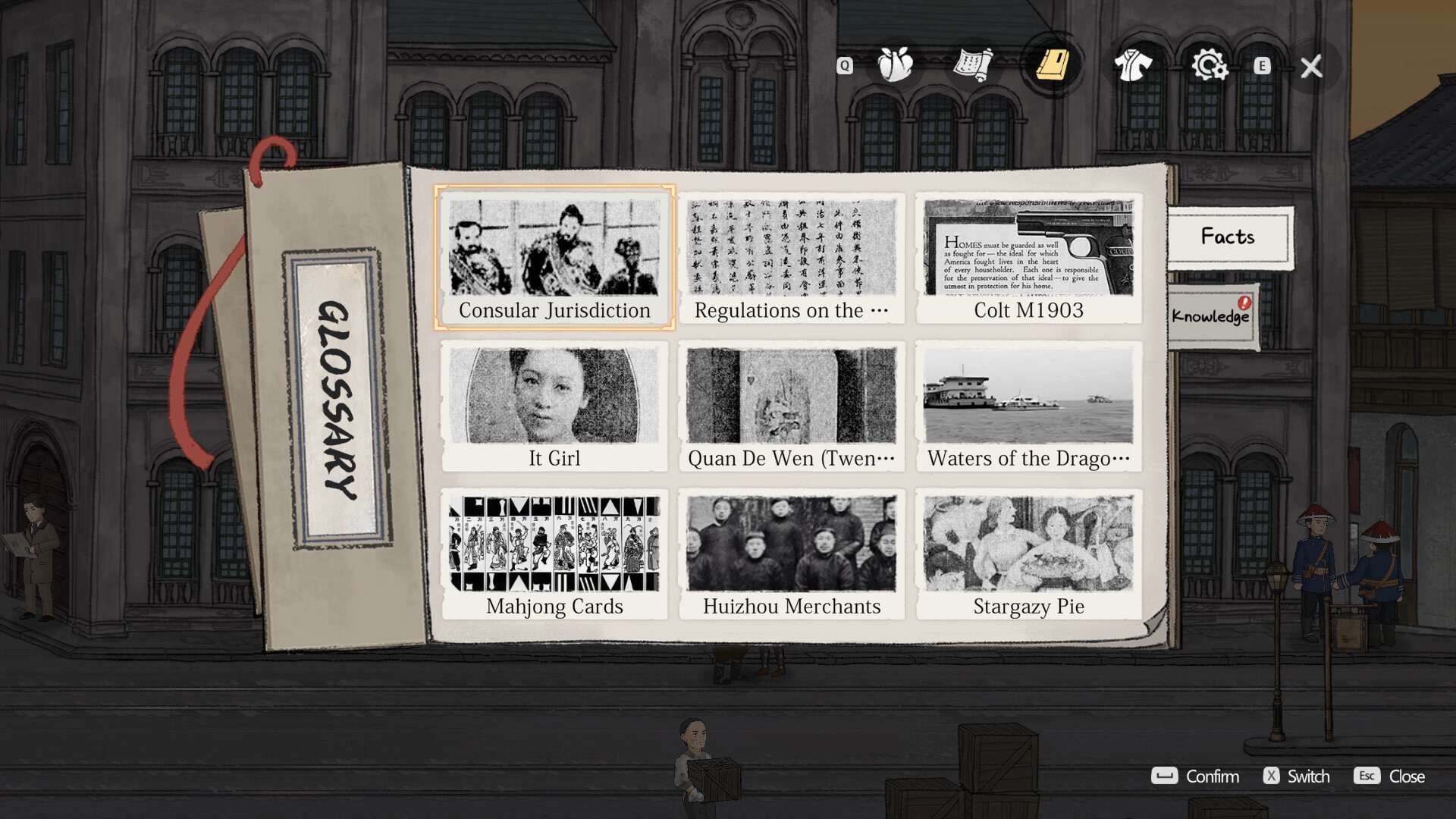Open the inventory bundle icon
Viewport: 1456px width, 819px height.
coord(893,65)
